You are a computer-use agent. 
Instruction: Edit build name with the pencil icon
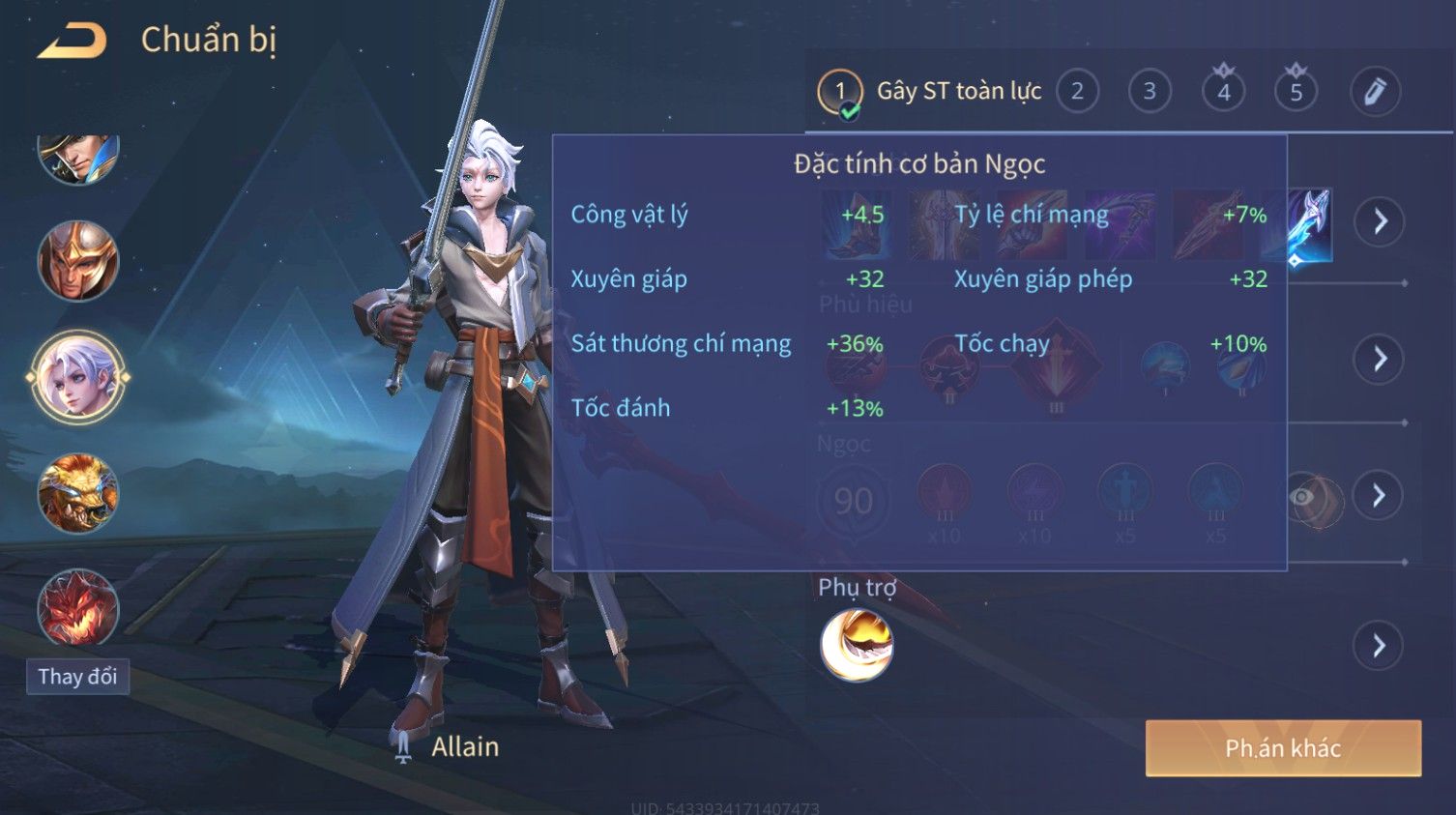pyautogui.click(x=1375, y=92)
